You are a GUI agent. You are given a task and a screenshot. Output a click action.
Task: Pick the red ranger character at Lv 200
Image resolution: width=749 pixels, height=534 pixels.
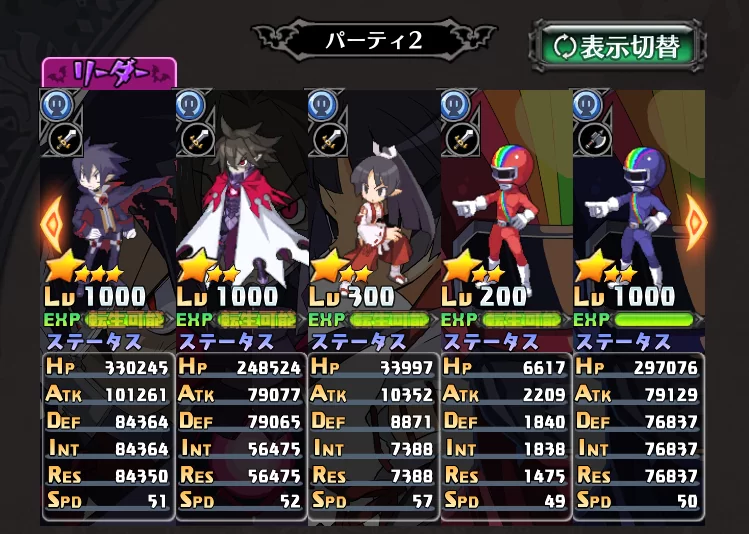pos(505,200)
